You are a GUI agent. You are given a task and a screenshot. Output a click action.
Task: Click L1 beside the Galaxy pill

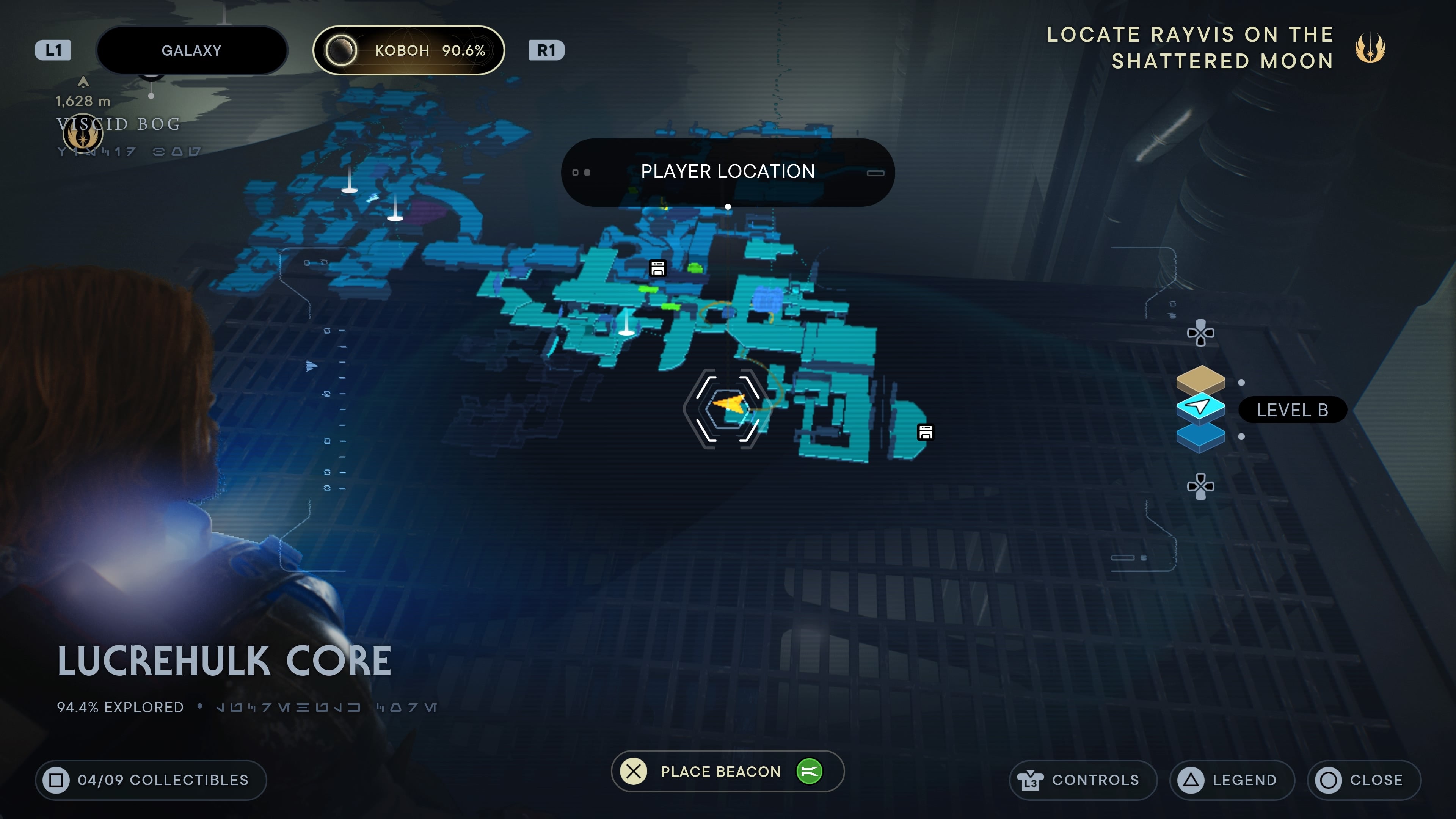point(53,50)
